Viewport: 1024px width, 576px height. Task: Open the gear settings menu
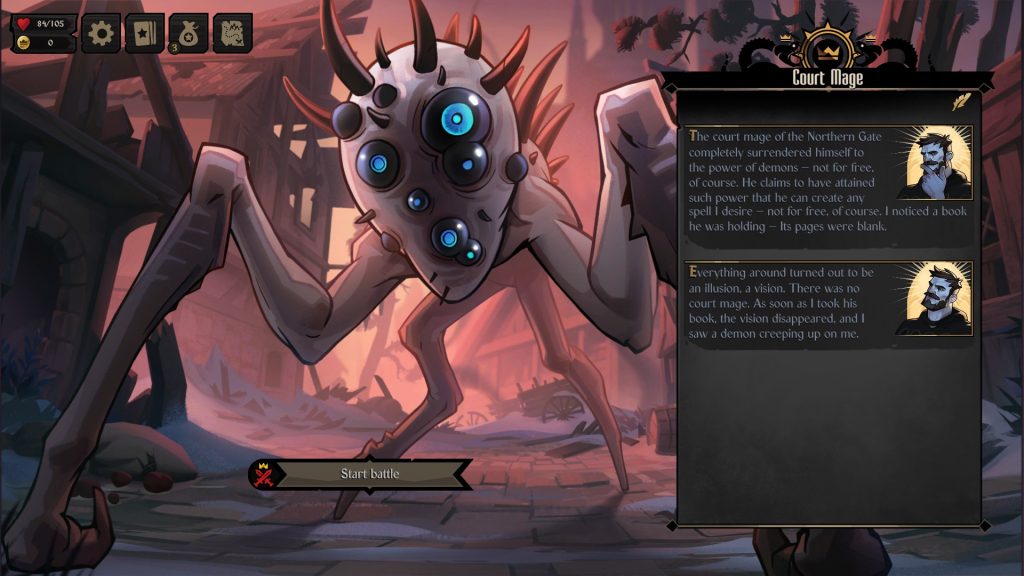coord(101,33)
